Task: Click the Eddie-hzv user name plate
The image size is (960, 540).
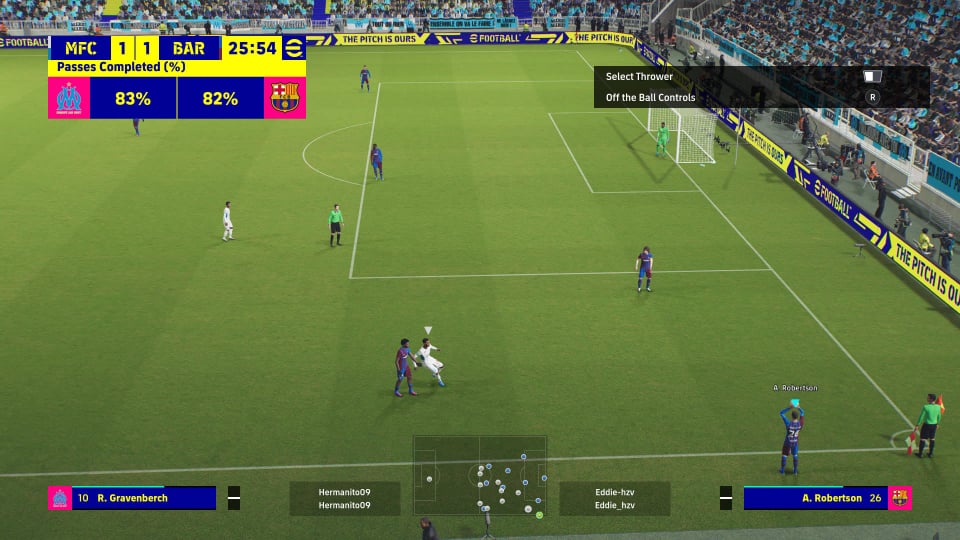Action: 614,499
